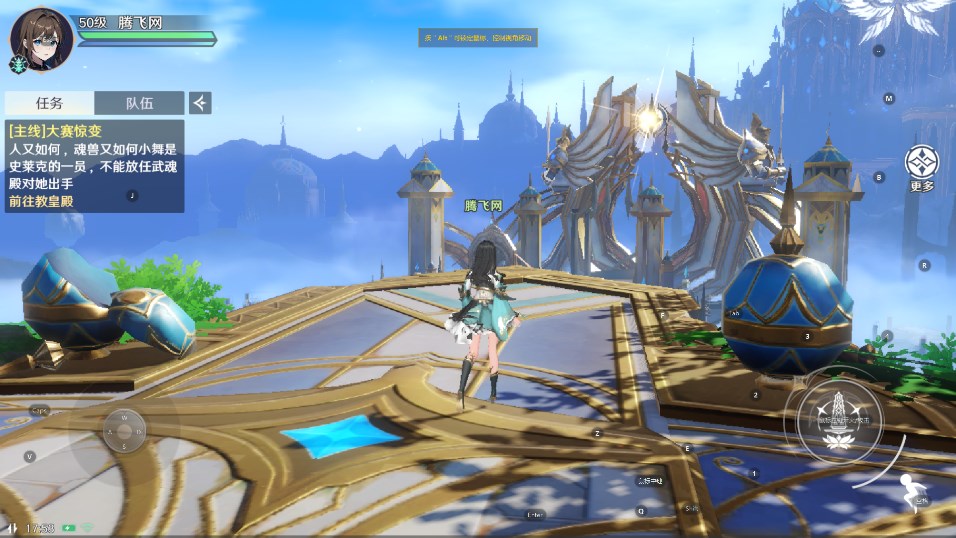Open the player avatar portrait
Screen dimensions: 956x538
point(42,39)
